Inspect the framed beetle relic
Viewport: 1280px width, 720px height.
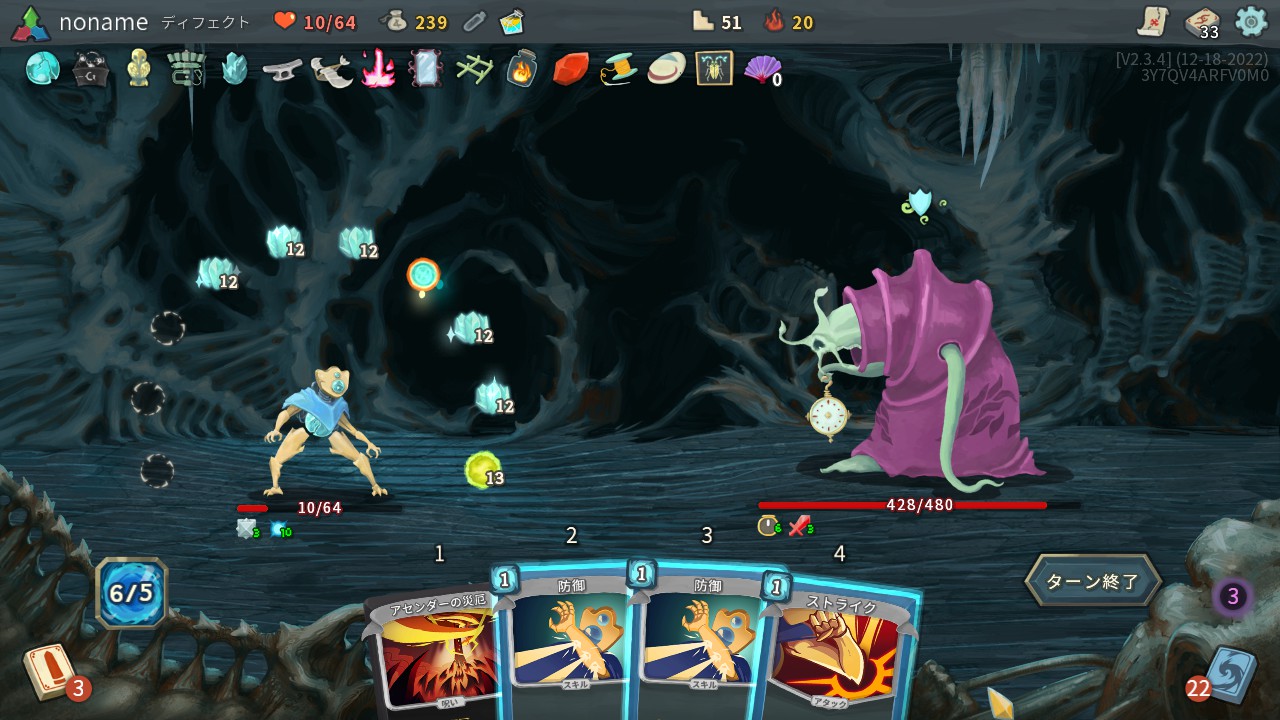(x=714, y=68)
